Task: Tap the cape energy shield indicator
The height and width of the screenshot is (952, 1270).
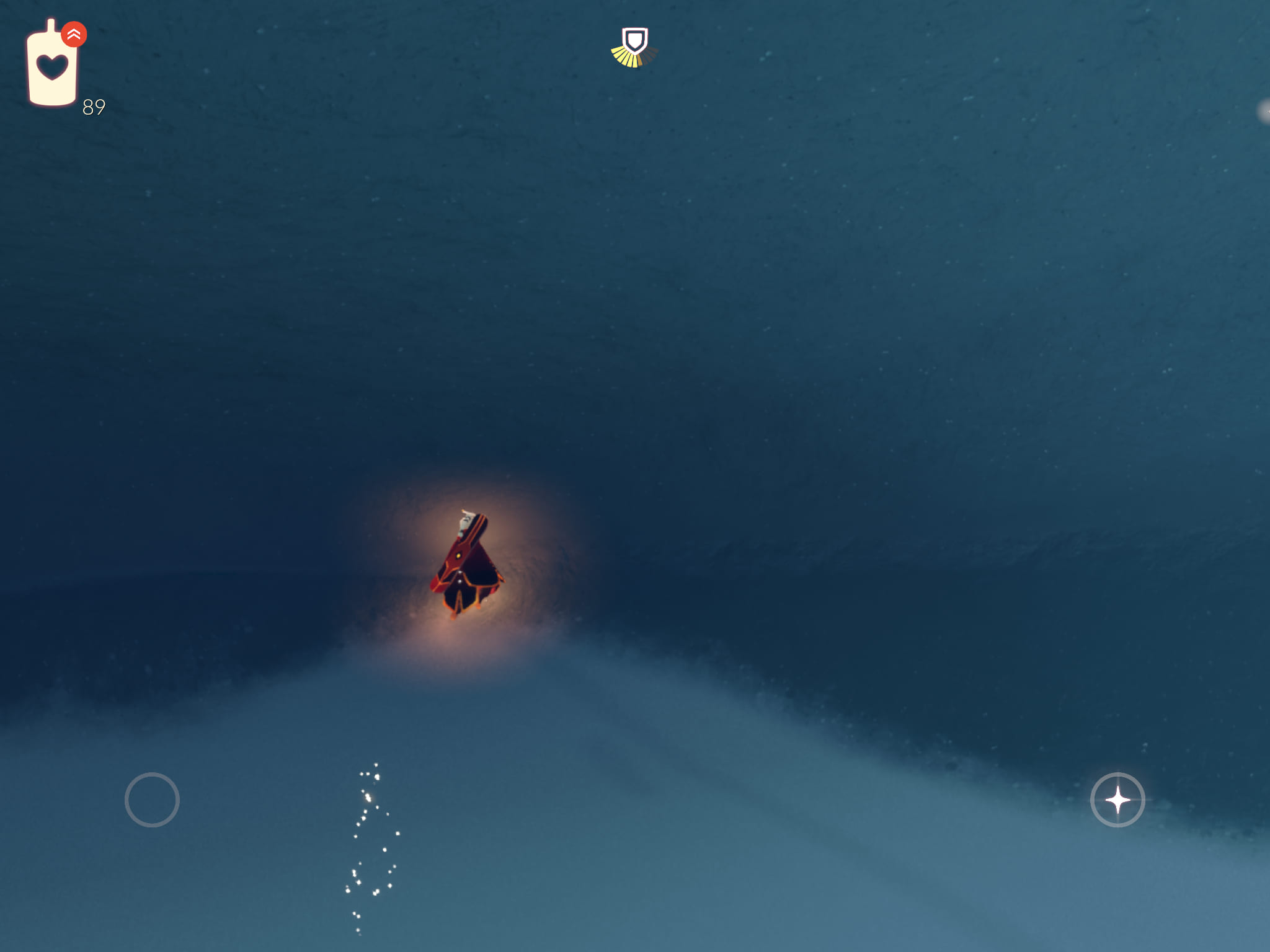Action: 634,46
